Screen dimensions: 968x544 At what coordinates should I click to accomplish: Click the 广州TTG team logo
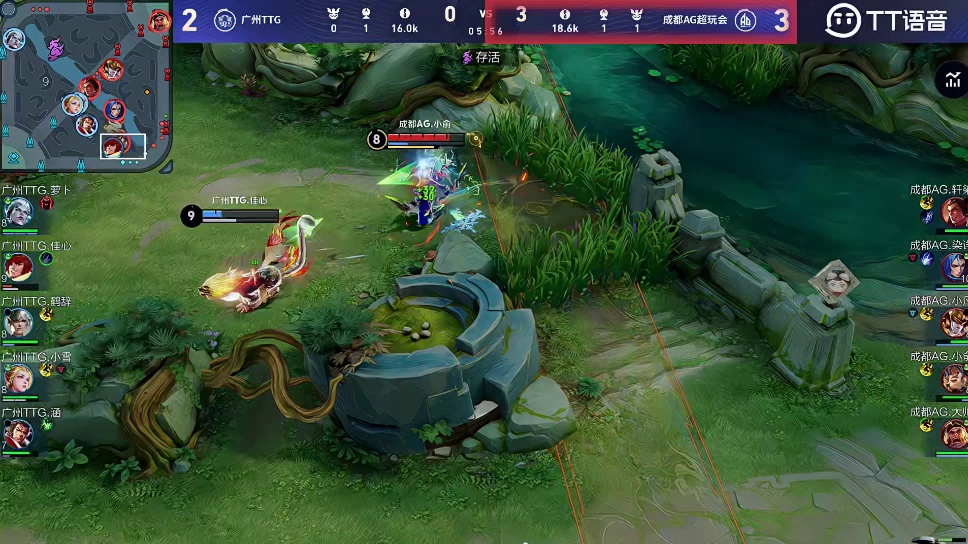click(225, 20)
